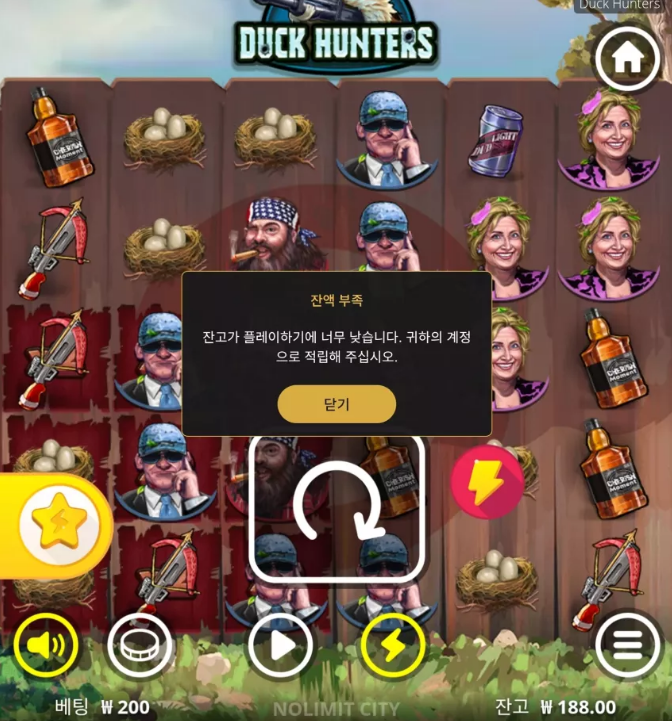Open the hamburger game menu
The height and width of the screenshot is (721, 672).
click(627, 645)
